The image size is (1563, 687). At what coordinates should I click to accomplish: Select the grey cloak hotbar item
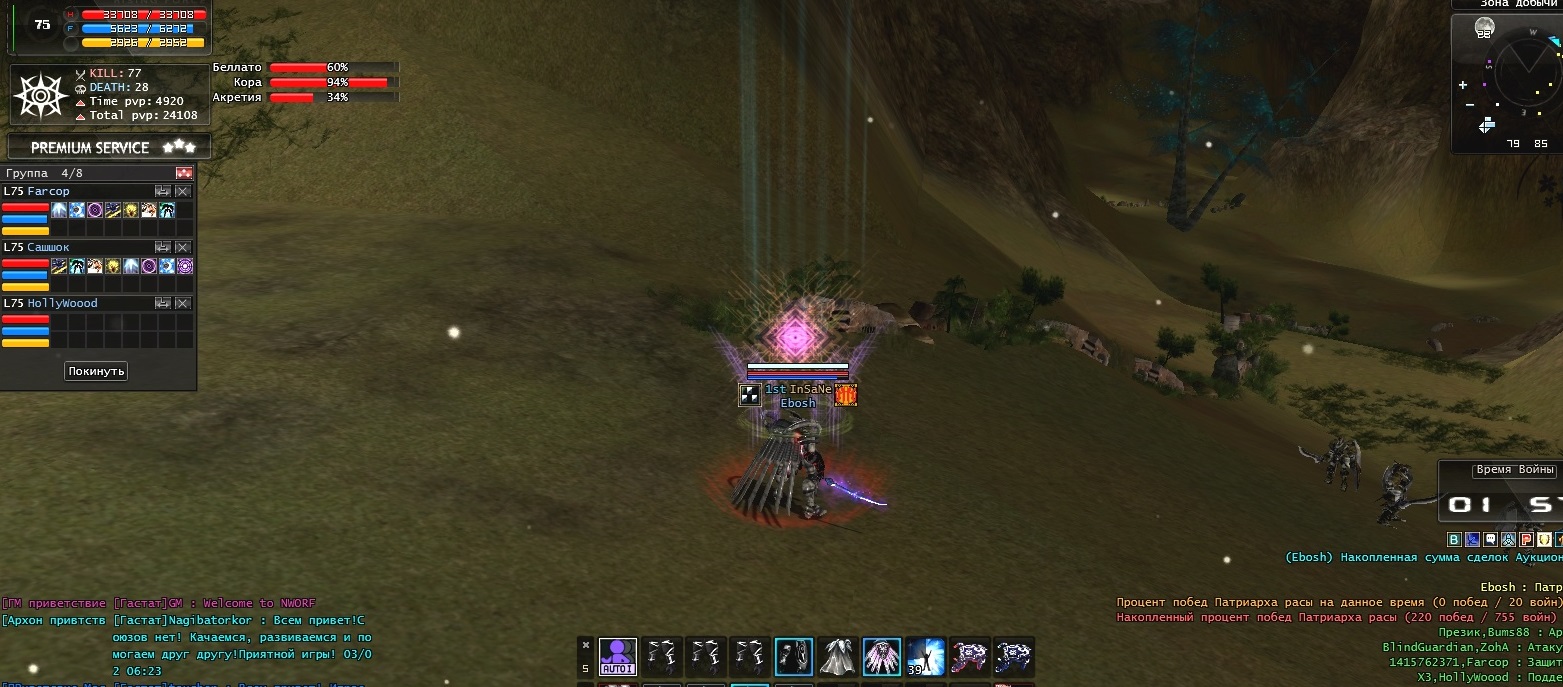pos(838,657)
